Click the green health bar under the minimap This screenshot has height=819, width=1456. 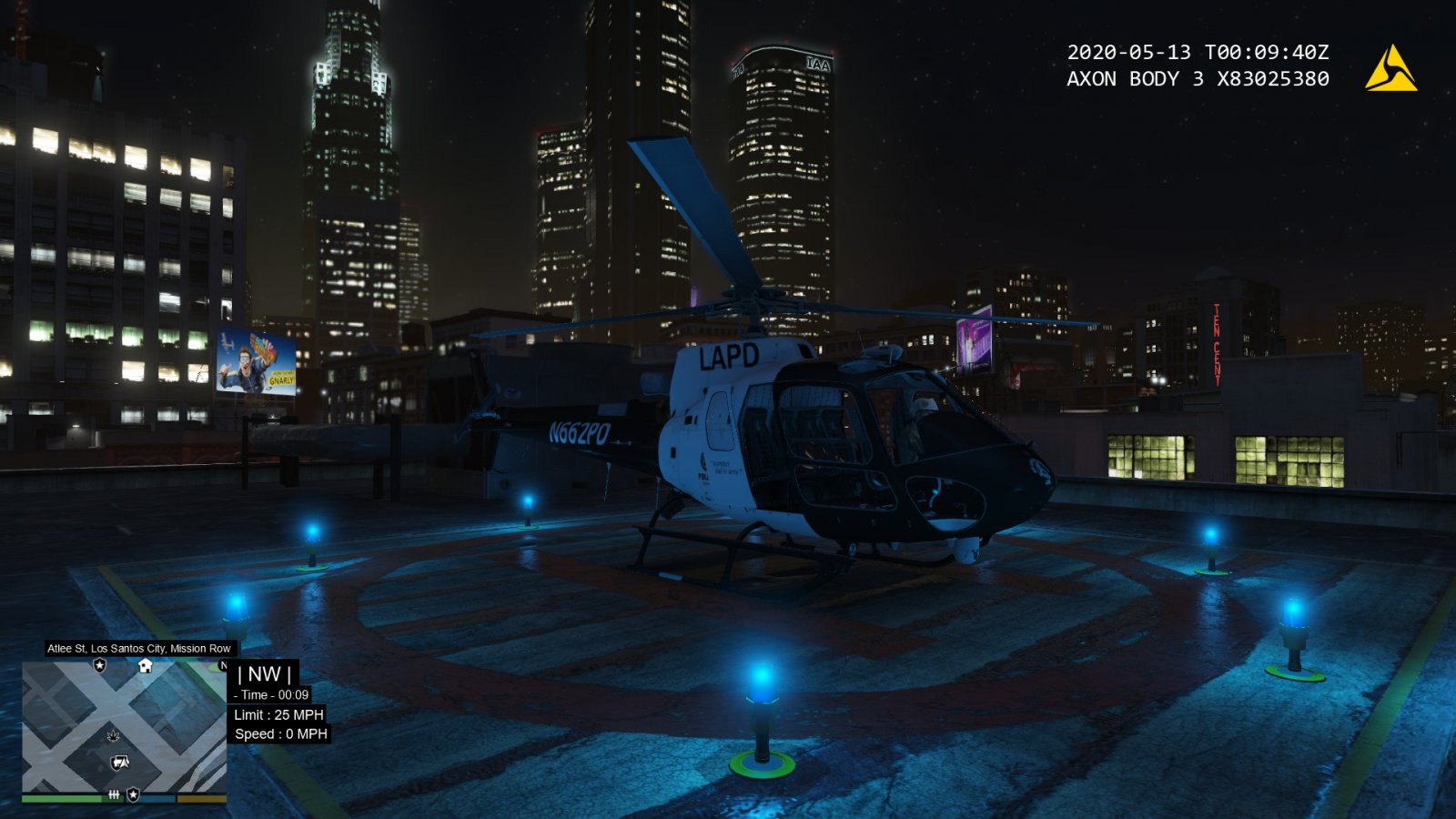pos(61,799)
